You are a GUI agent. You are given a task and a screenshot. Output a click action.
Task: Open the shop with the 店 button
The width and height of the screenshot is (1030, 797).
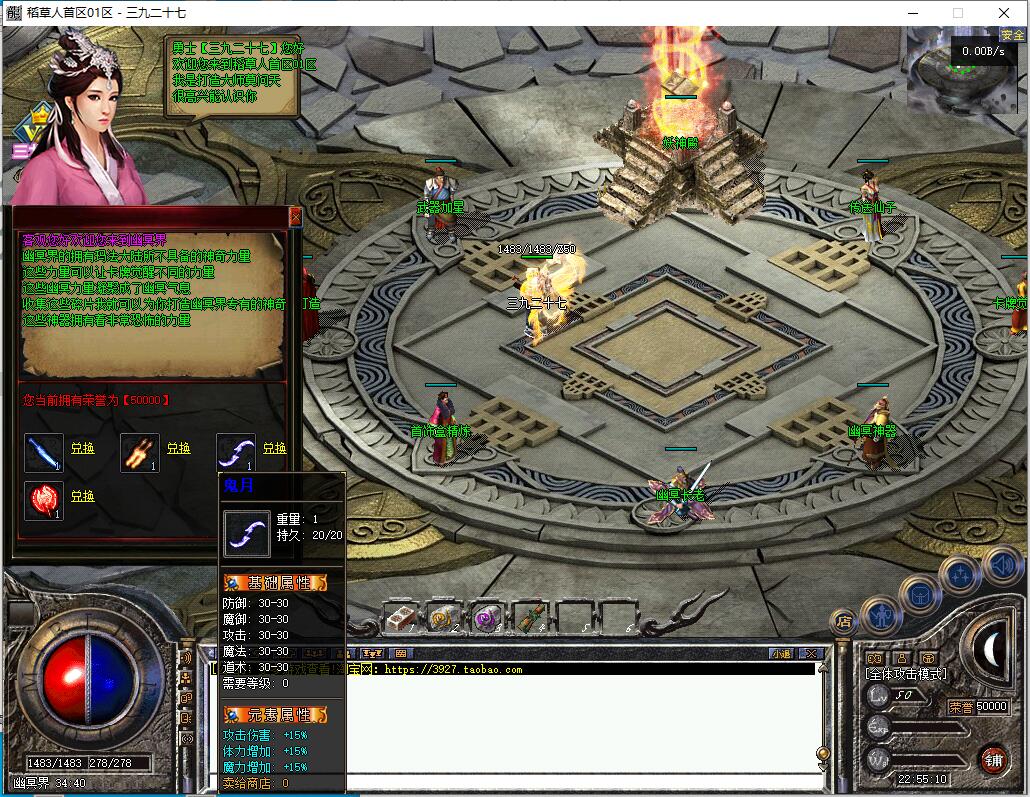click(843, 621)
